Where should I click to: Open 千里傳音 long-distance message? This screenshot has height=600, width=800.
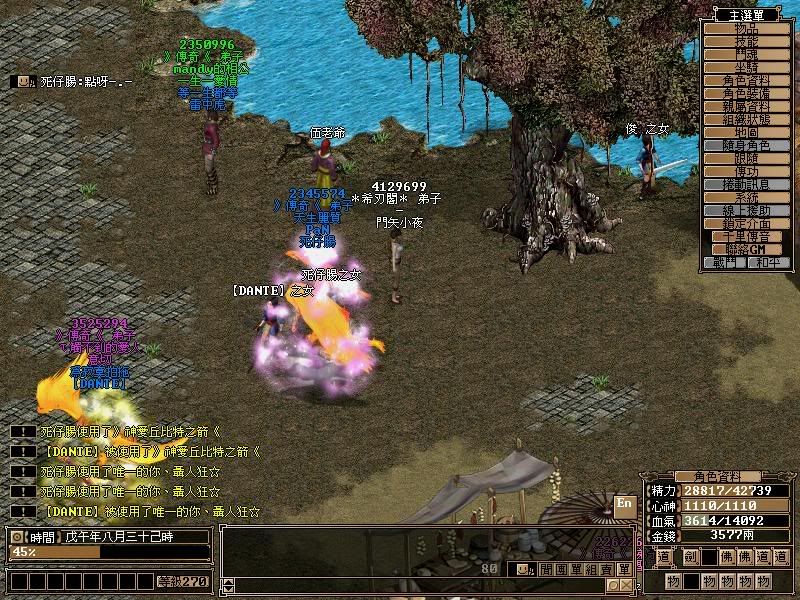tap(746, 236)
